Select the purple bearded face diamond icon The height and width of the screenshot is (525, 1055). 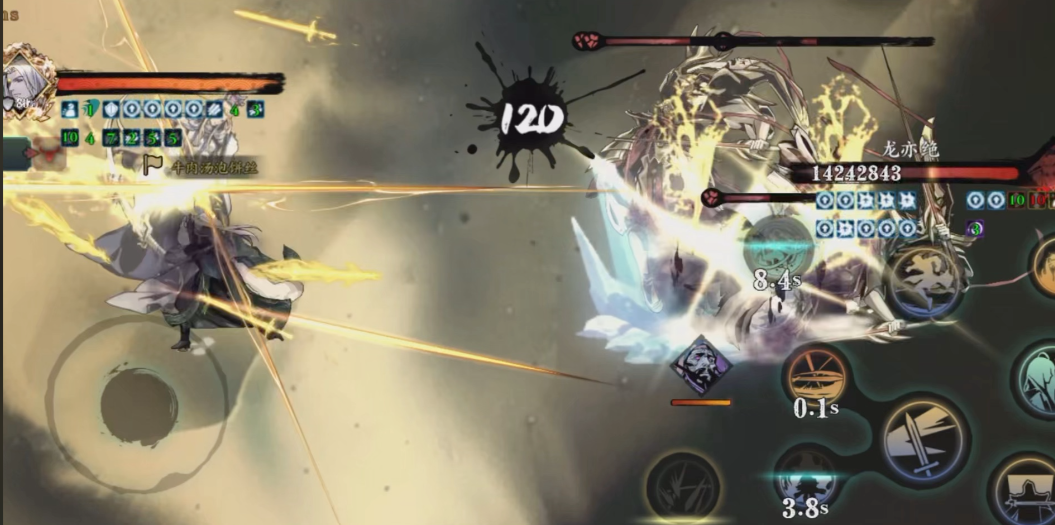point(701,365)
